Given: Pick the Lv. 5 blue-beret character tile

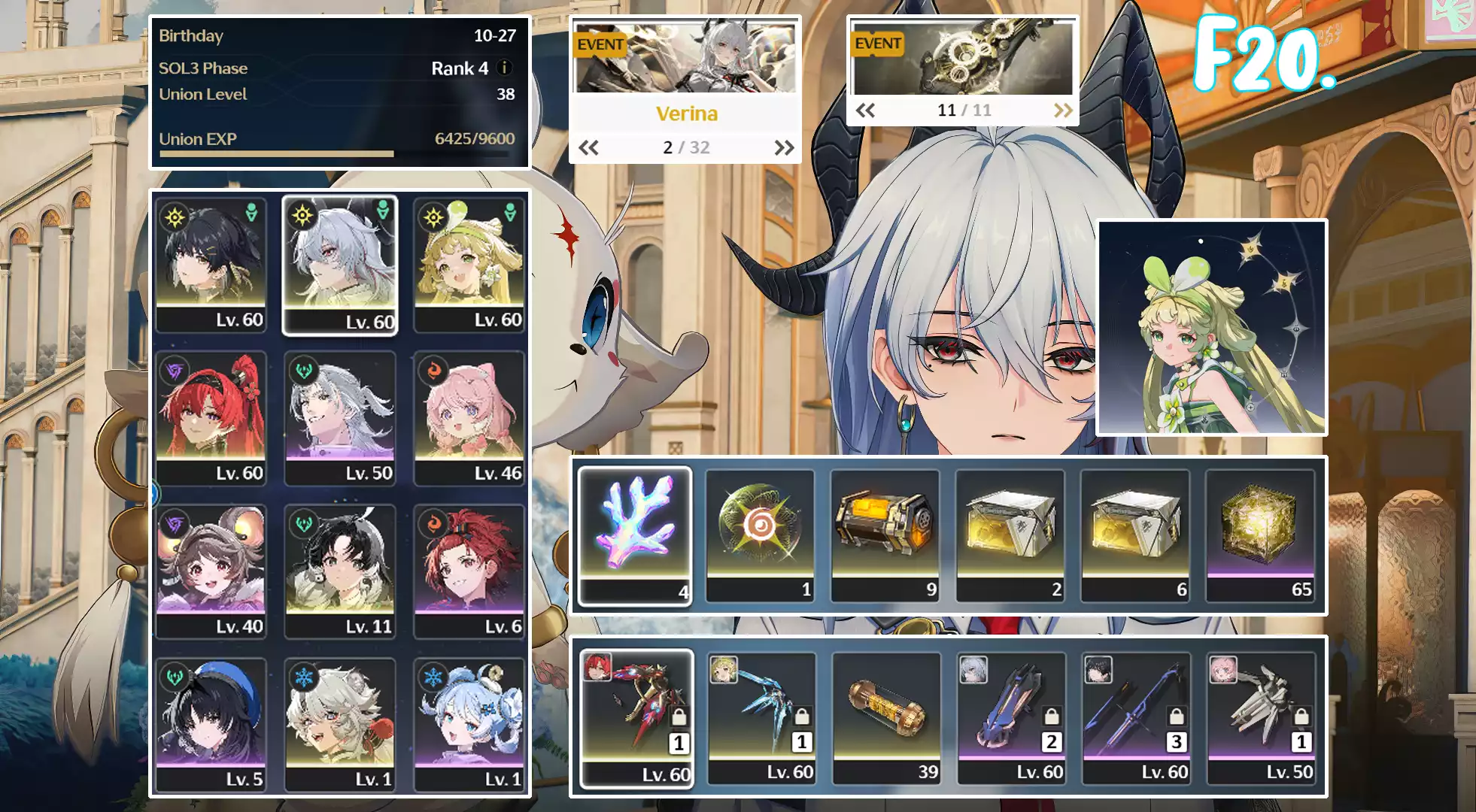Looking at the screenshot, I should [x=211, y=724].
